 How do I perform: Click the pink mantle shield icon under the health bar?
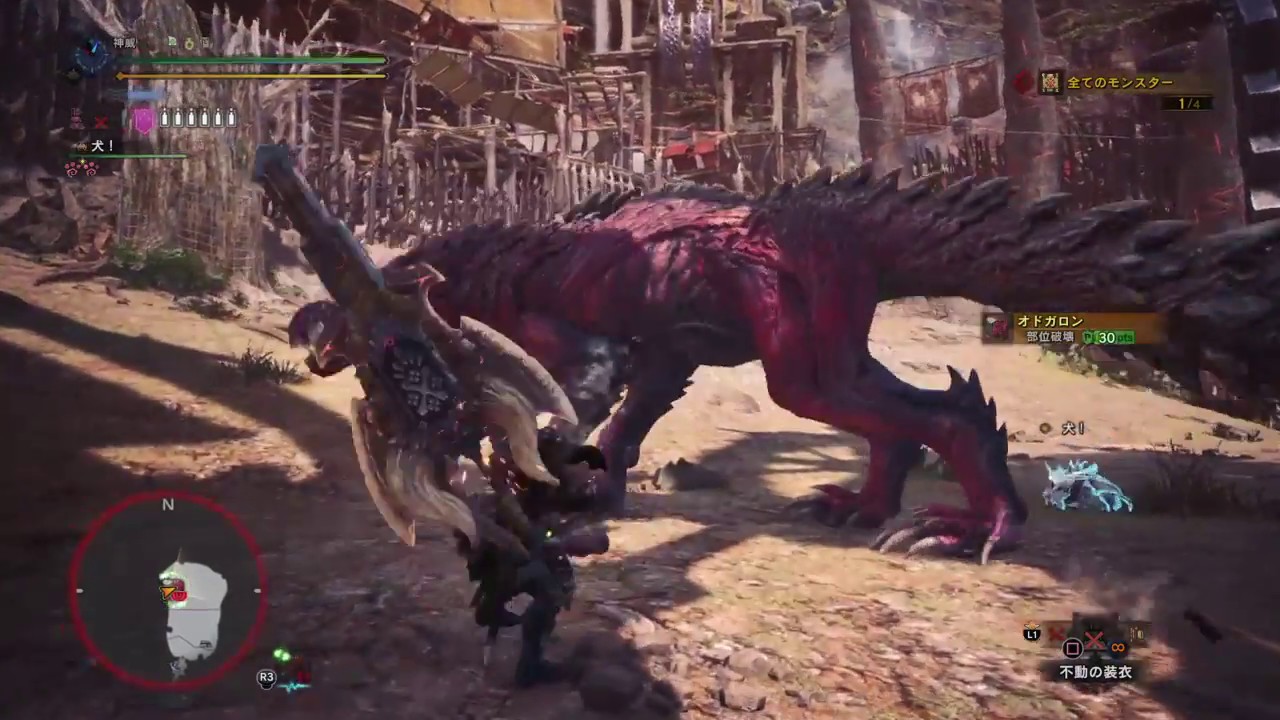pos(143,118)
